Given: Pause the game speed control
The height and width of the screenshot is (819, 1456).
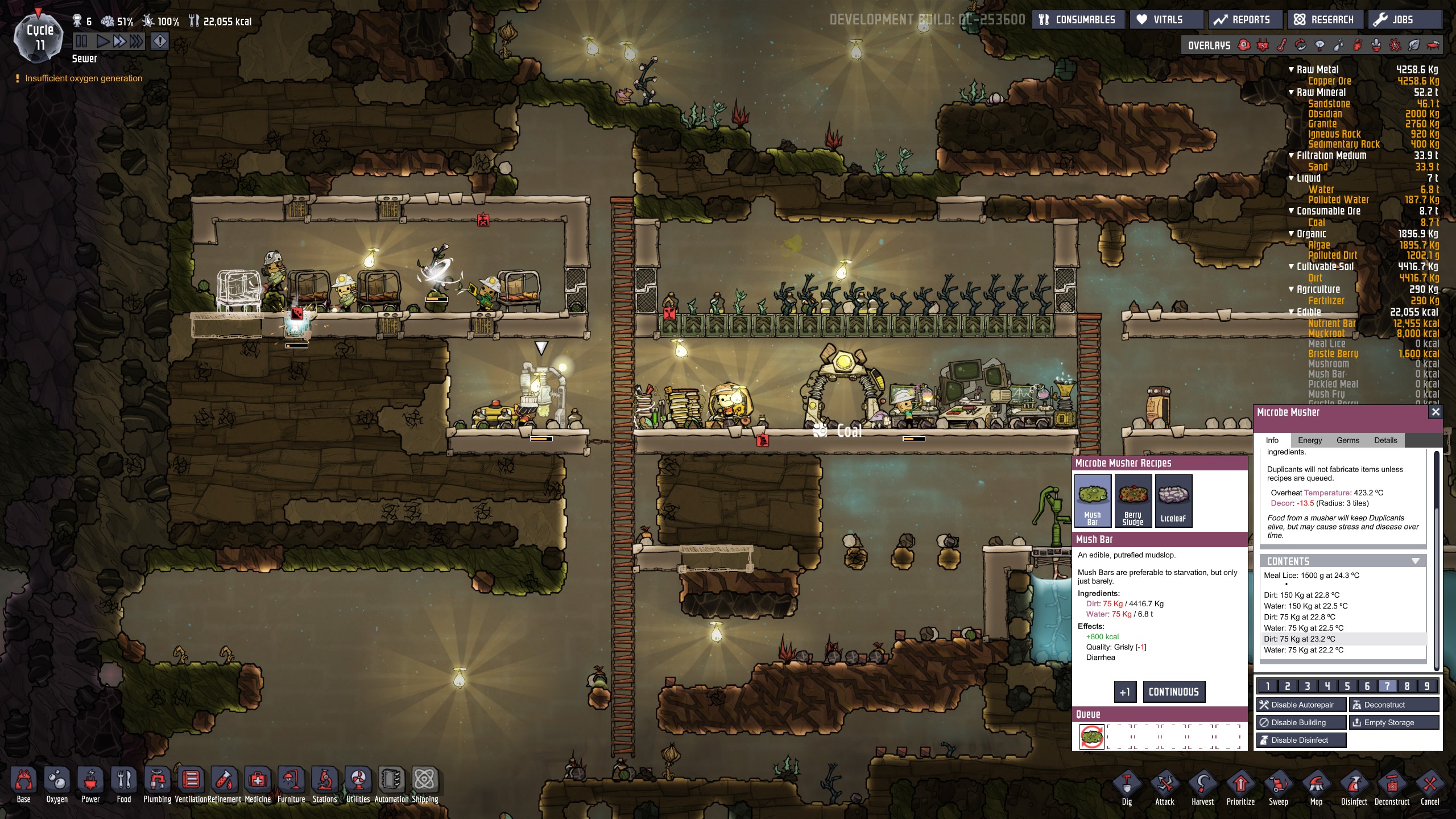Looking at the screenshot, I should pos(81,41).
